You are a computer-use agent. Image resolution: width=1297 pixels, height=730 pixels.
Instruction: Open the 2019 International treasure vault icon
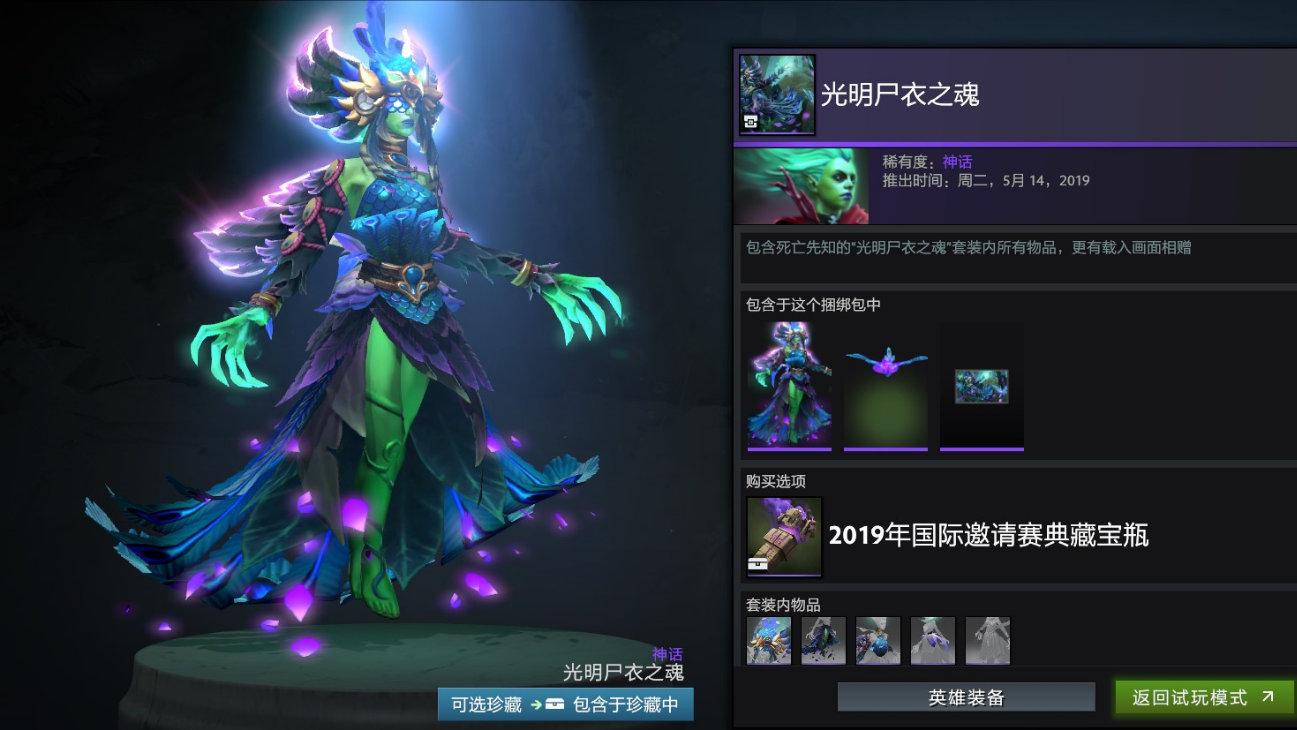(x=783, y=539)
